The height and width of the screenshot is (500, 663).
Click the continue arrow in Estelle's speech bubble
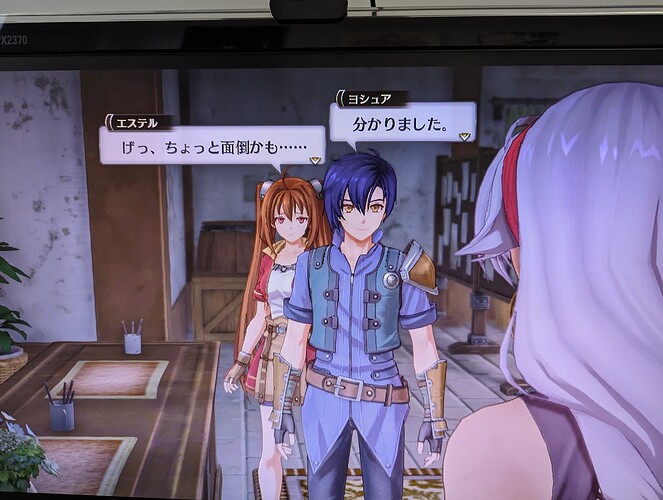(x=315, y=159)
